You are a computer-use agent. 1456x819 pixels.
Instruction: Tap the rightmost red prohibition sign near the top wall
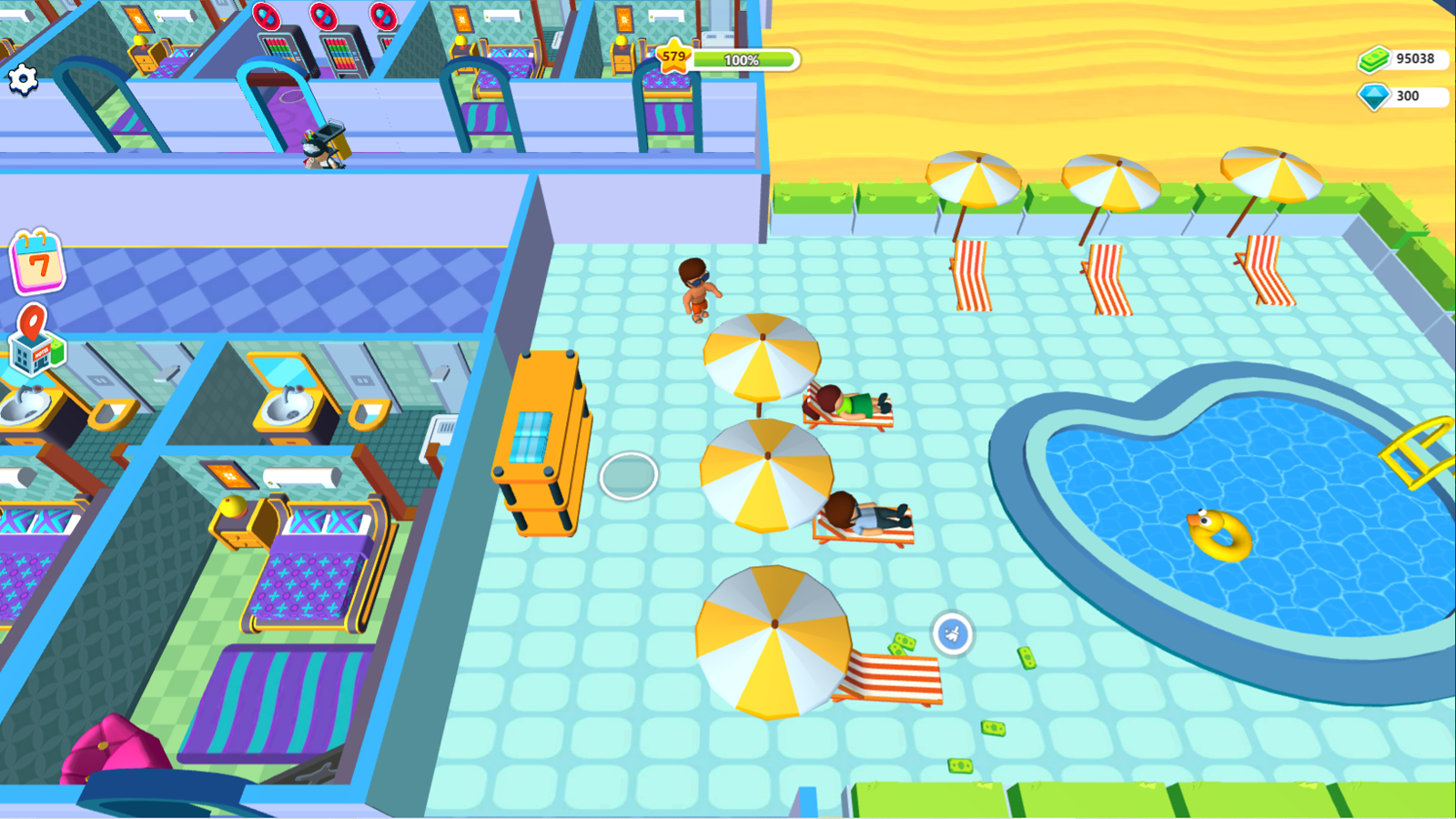[x=382, y=18]
